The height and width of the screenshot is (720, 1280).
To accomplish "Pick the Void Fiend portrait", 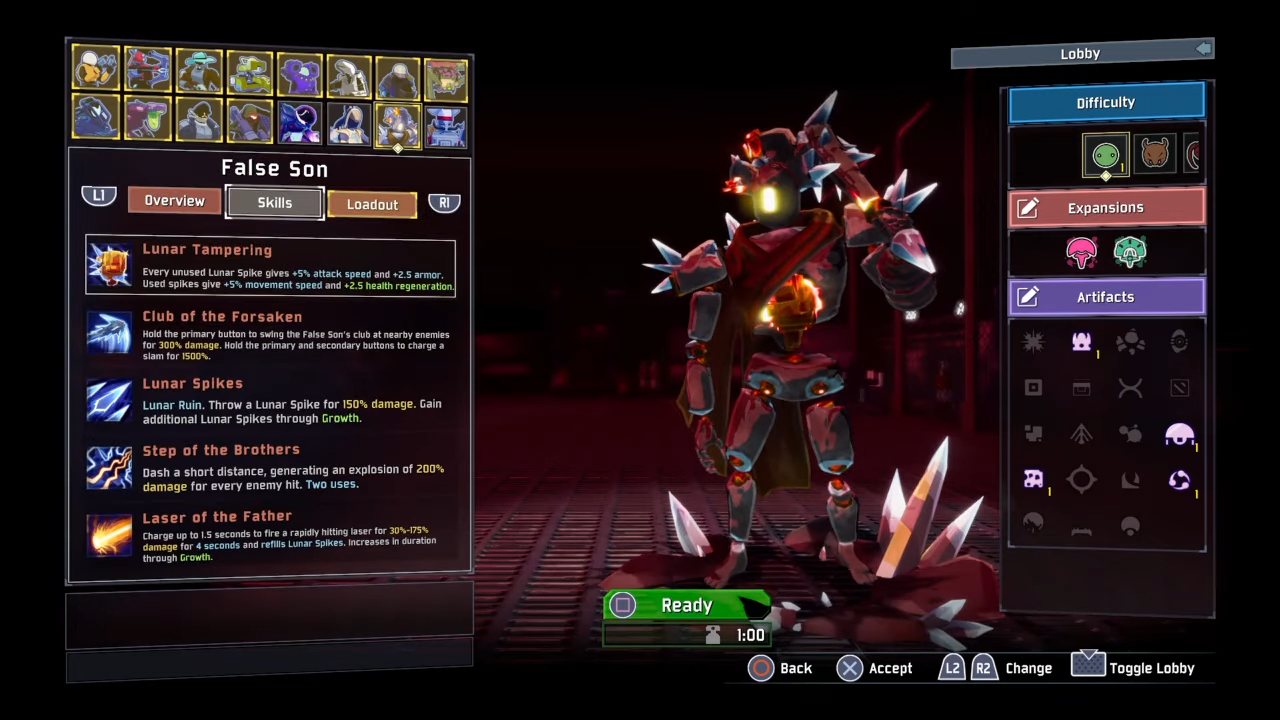I will point(299,122).
